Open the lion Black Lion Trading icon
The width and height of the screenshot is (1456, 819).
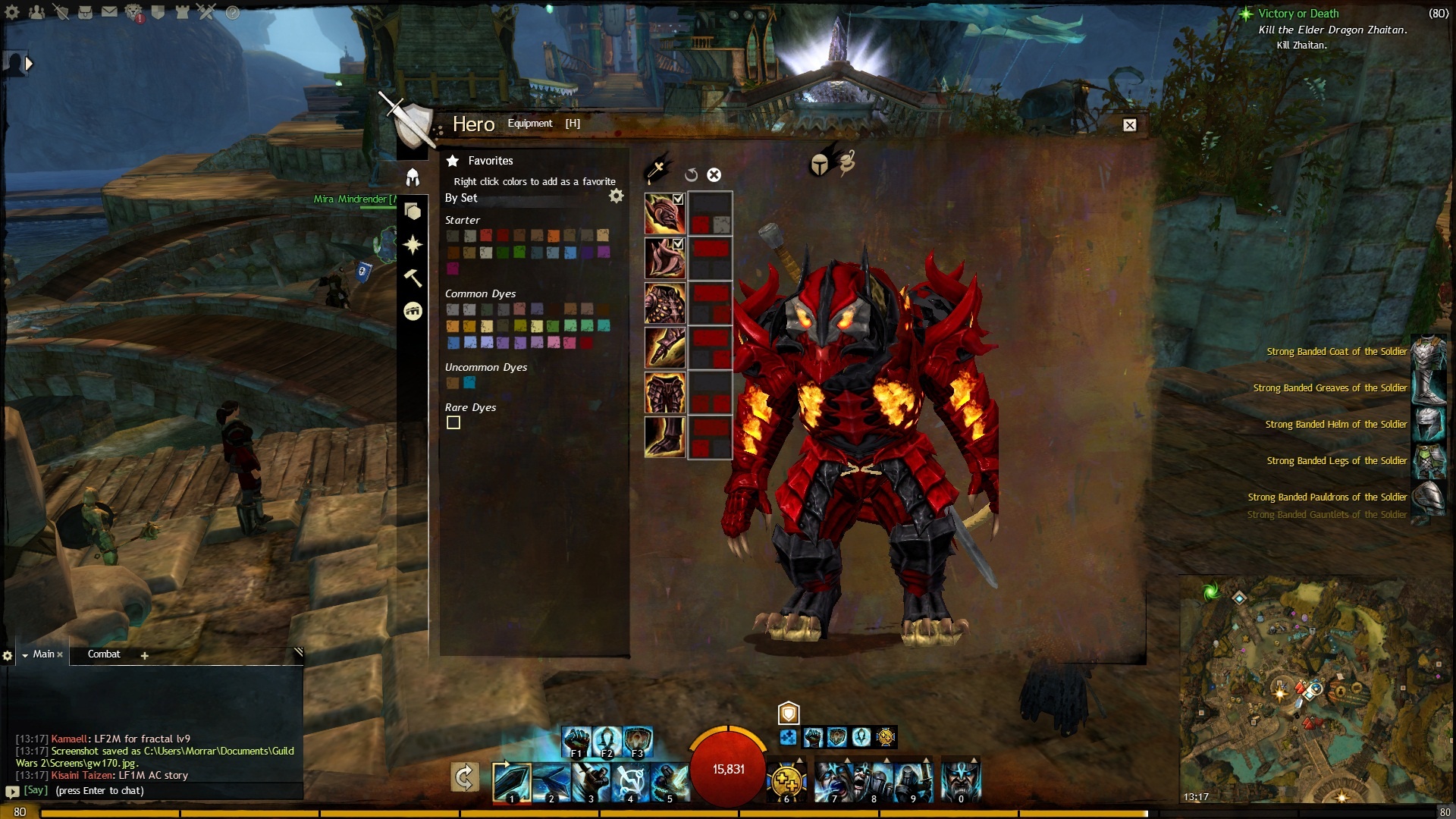(x=133, y=12)
